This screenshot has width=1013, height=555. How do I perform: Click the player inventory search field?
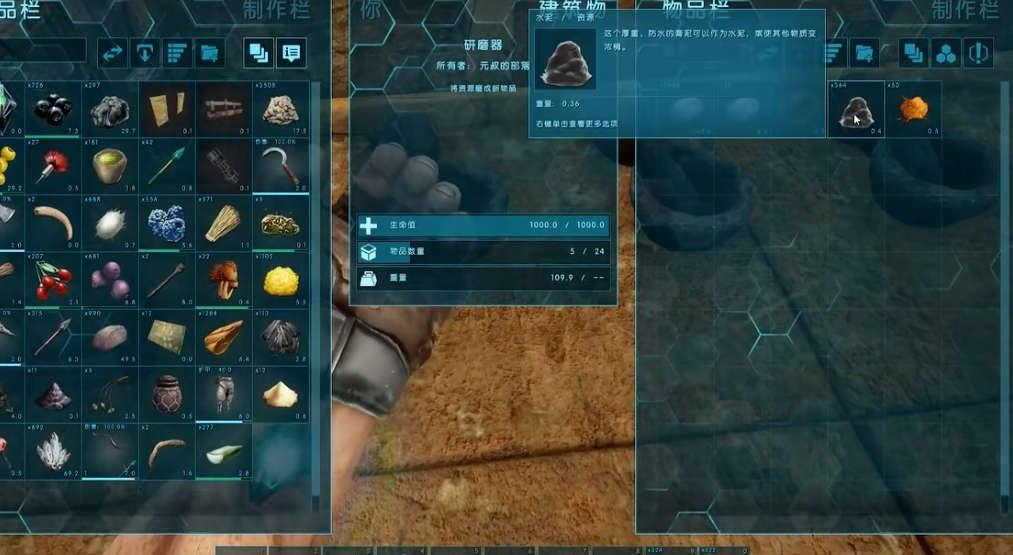click(42, 52)
